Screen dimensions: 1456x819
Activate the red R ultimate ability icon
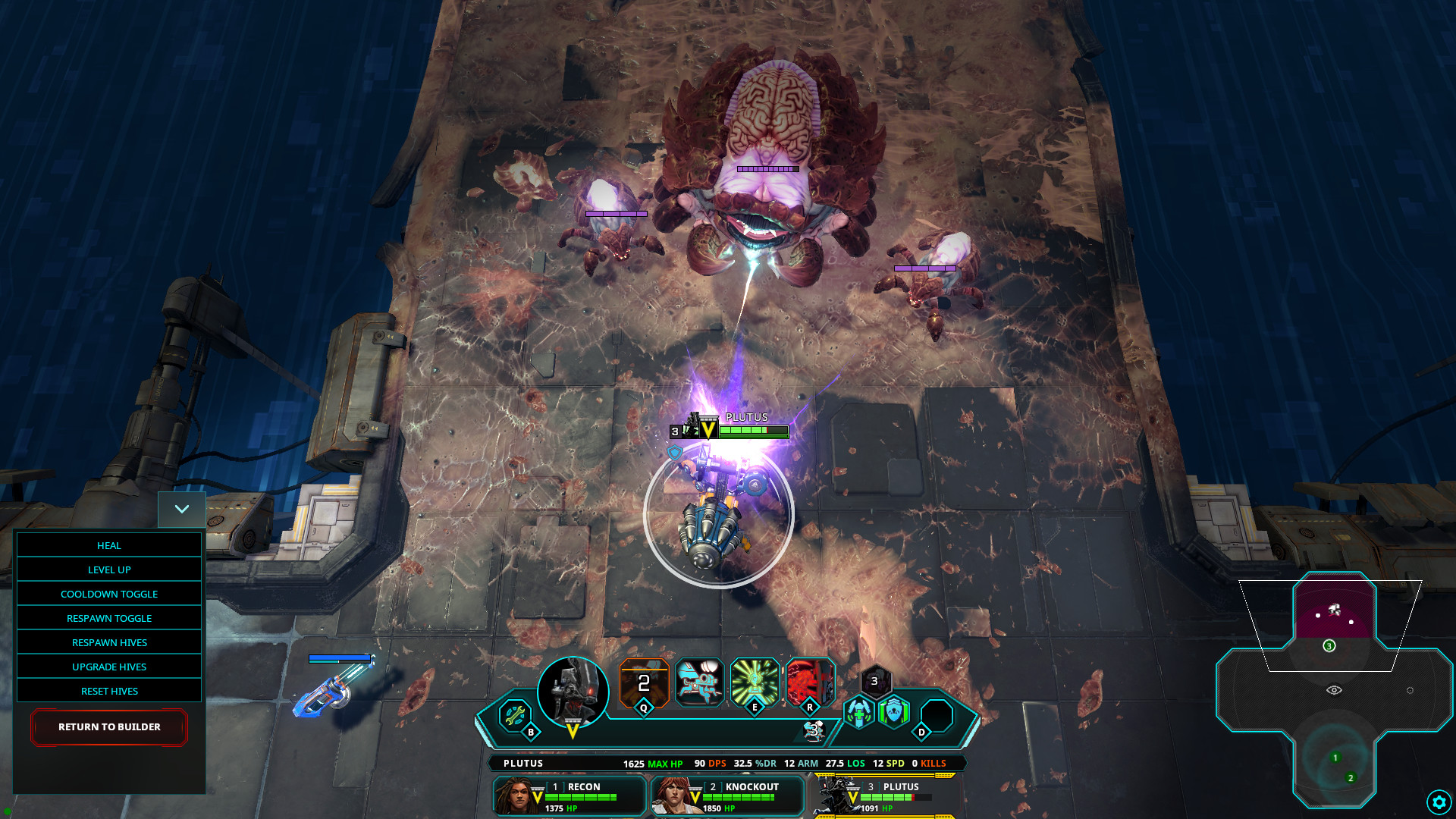point(808,682)
